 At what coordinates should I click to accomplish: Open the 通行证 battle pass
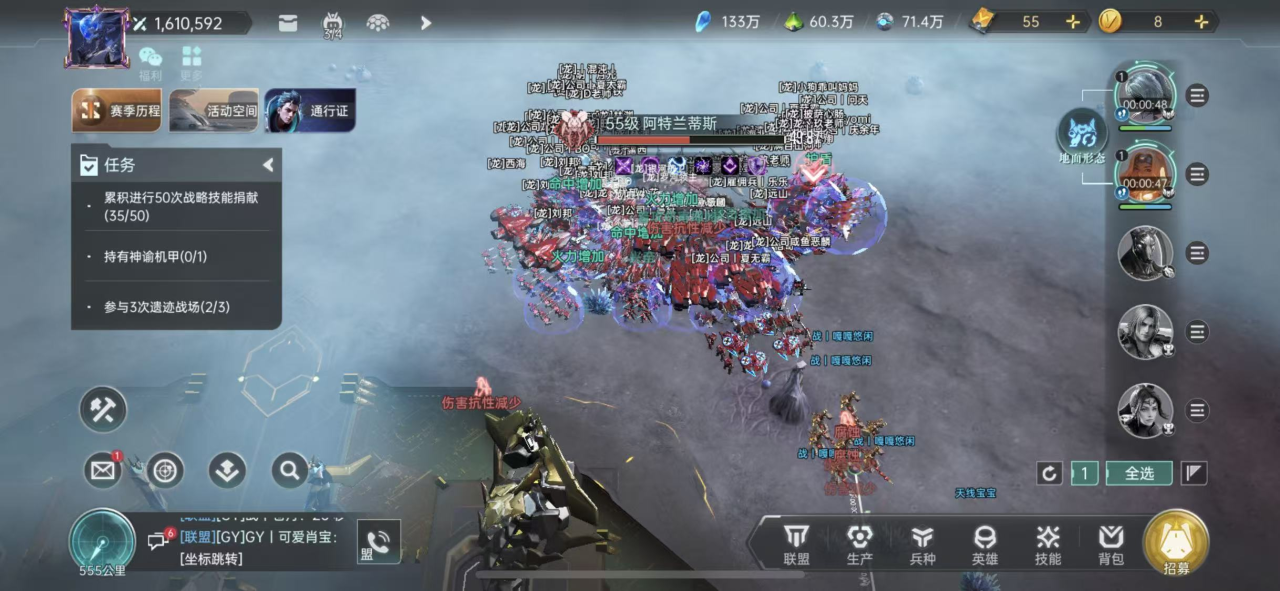pos(310,110)
